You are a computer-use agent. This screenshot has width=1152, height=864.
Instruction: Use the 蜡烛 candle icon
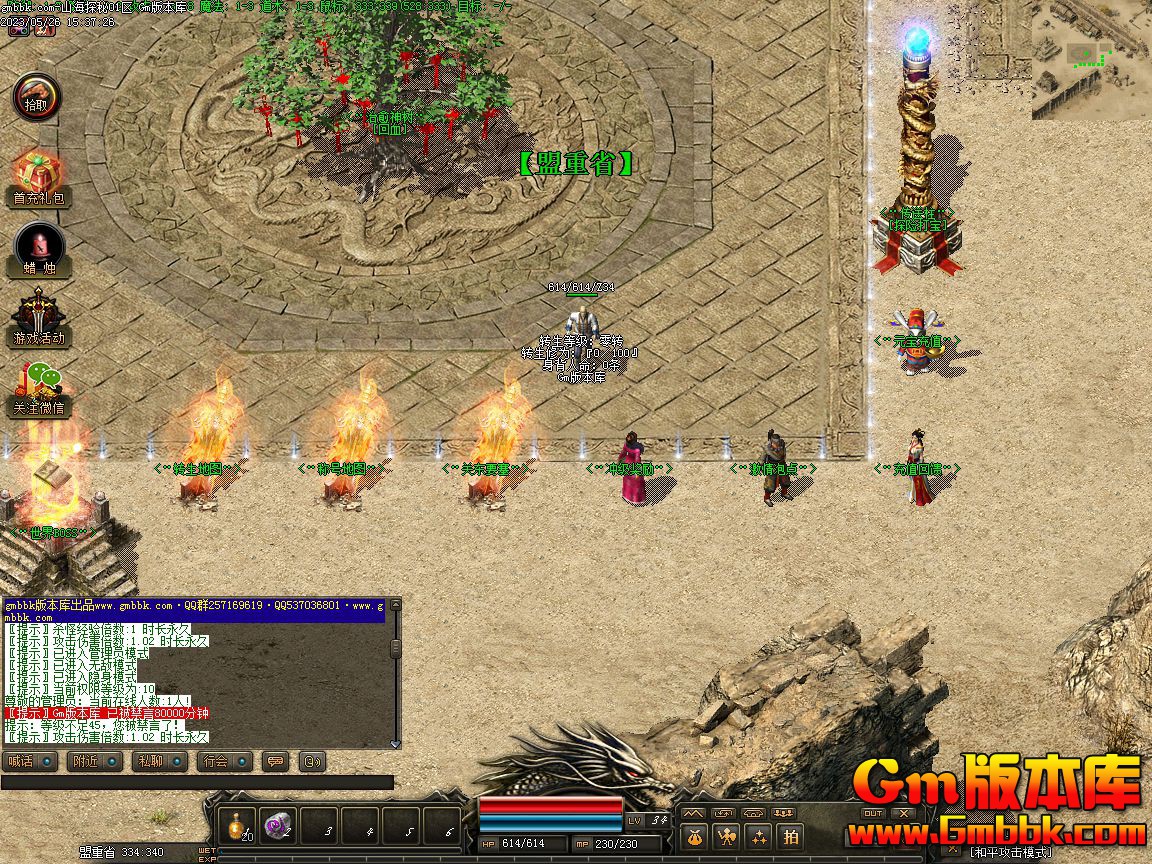(39, 246)
